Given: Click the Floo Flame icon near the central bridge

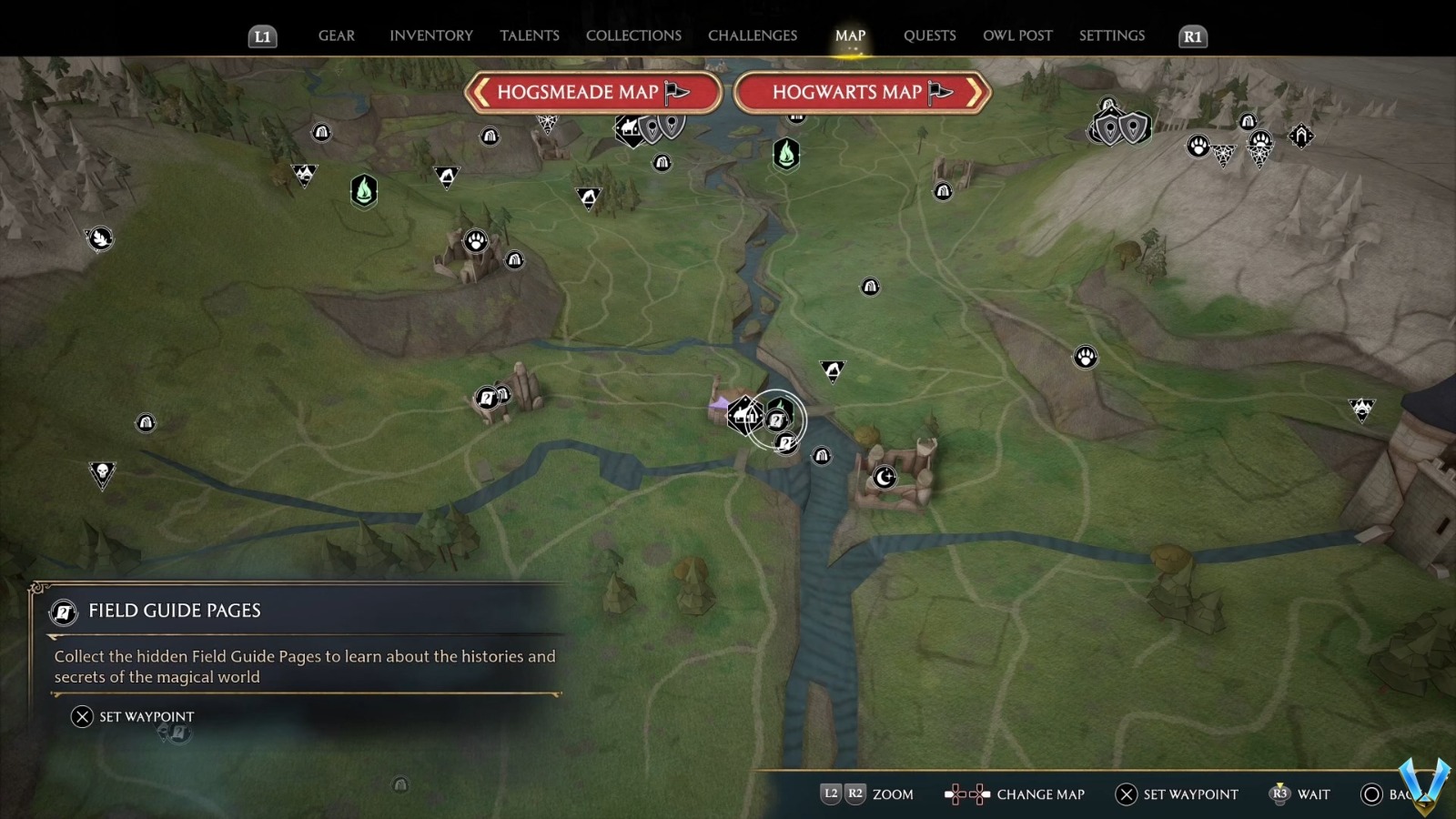Looking at the screenshot, I should click(781, 406).
